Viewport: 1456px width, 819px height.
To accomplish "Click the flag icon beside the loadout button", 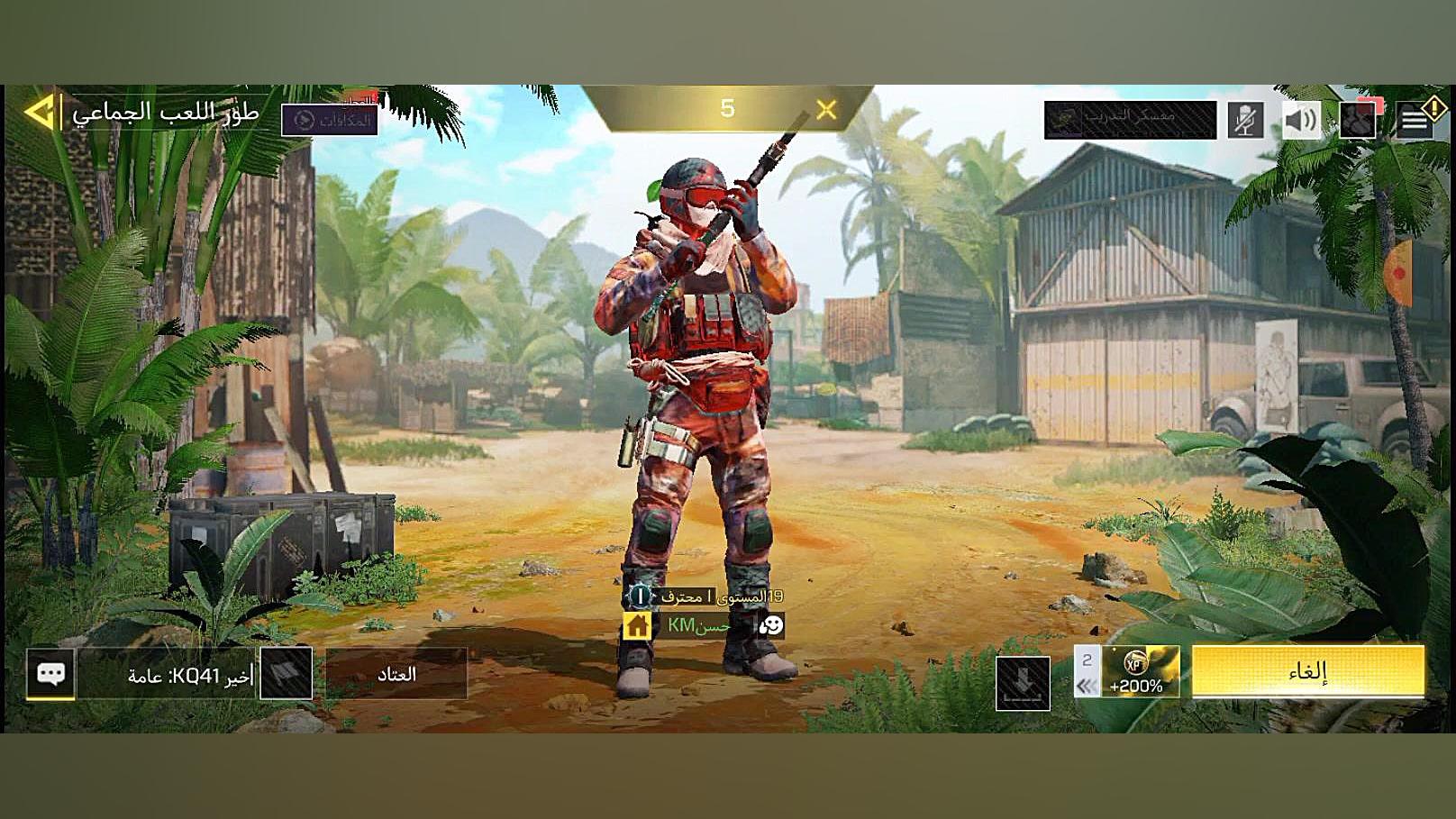I will pos(286,673).
